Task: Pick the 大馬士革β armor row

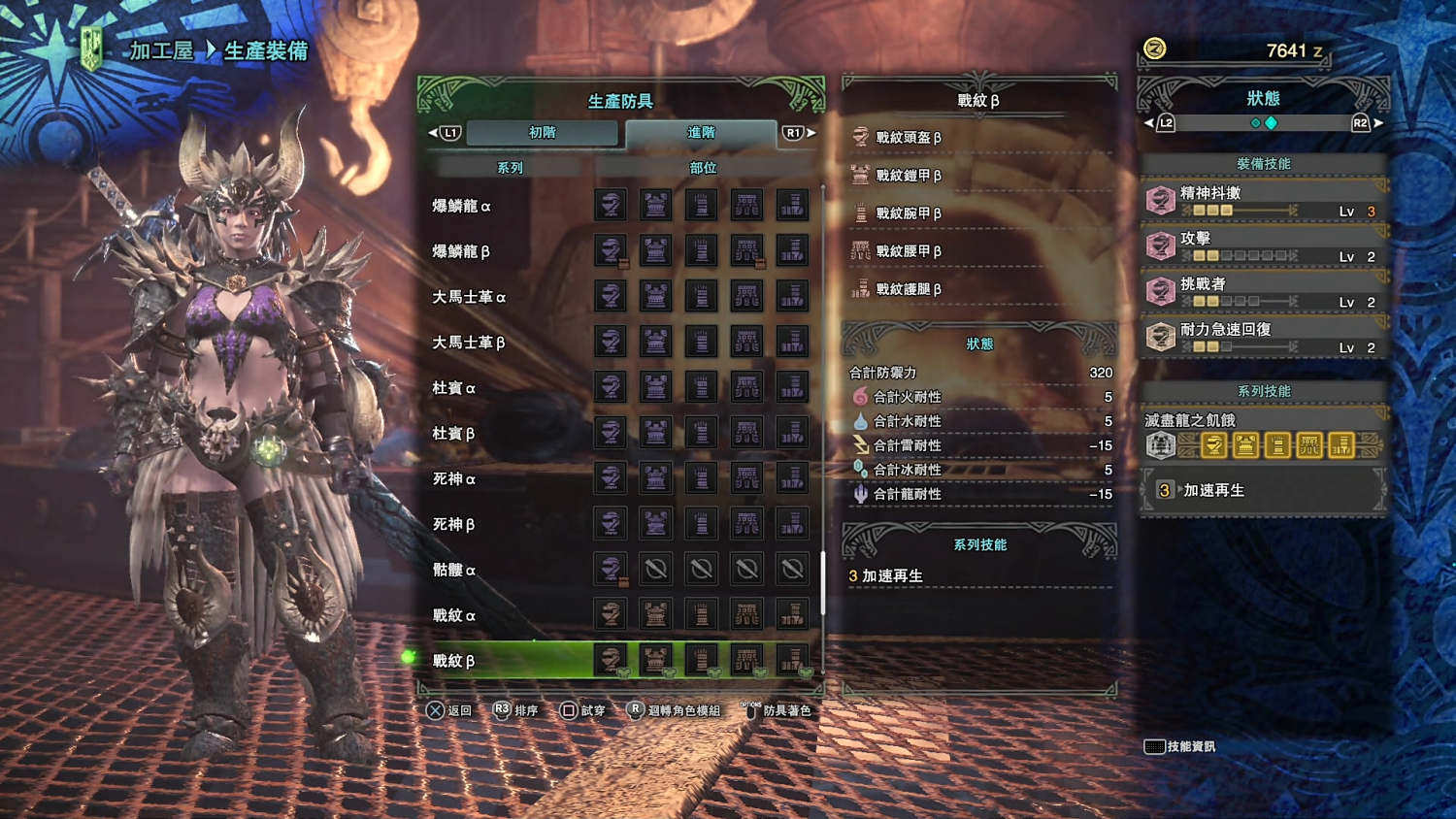Action: (470, 343)
